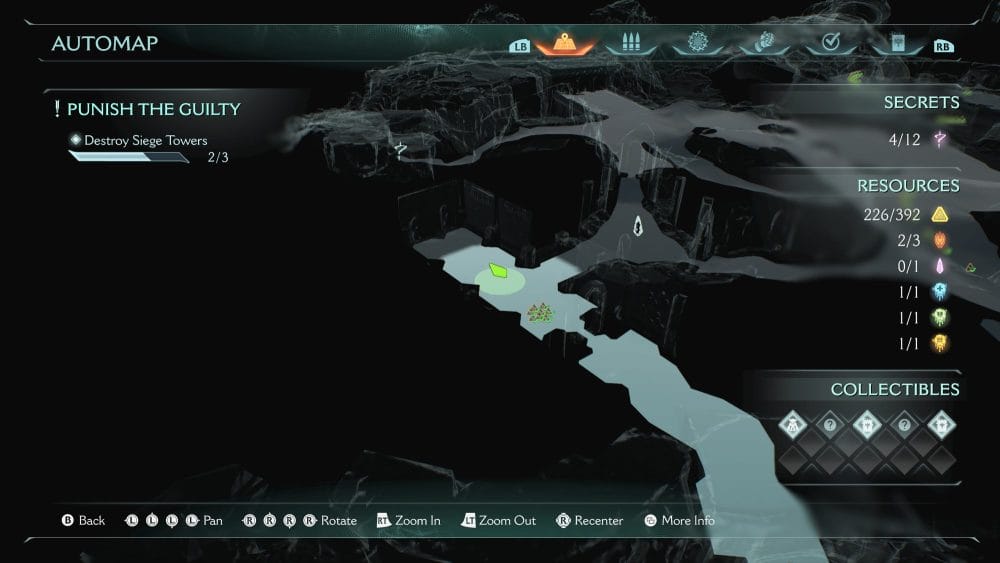Open the automap tab with the map icon

(x=566, y=43)
